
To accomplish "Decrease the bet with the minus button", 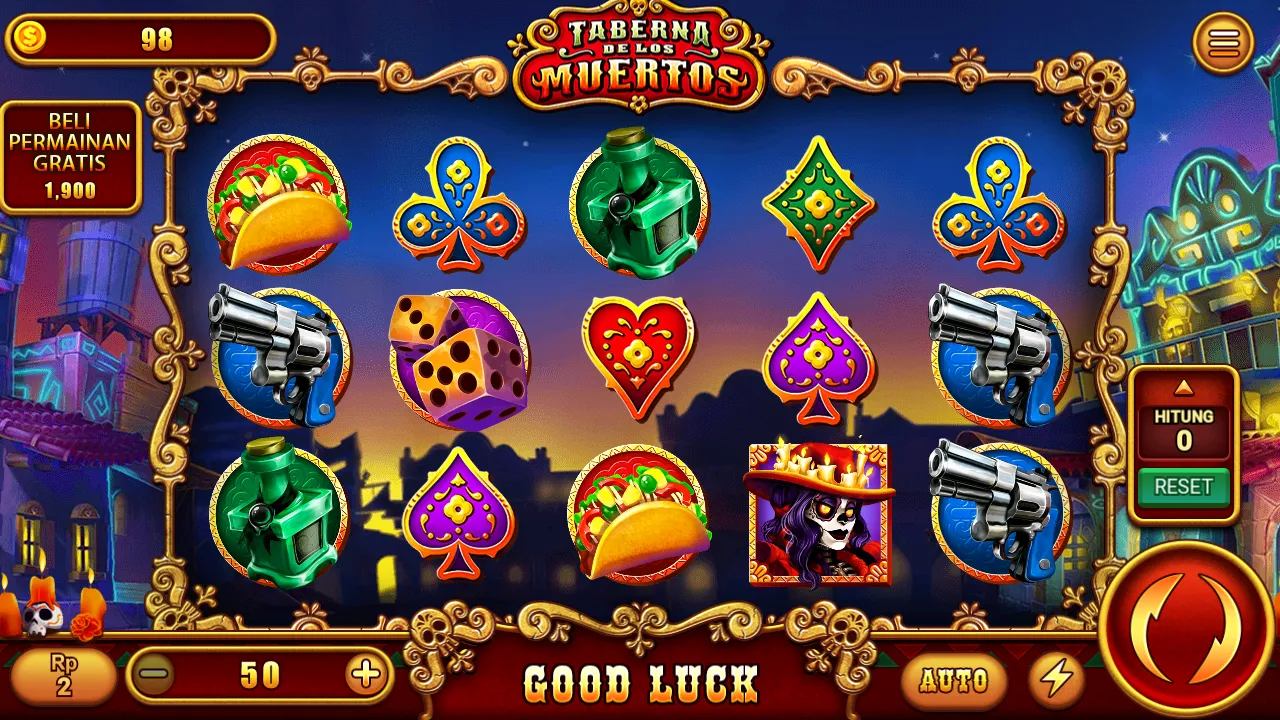I will [155, 675].
